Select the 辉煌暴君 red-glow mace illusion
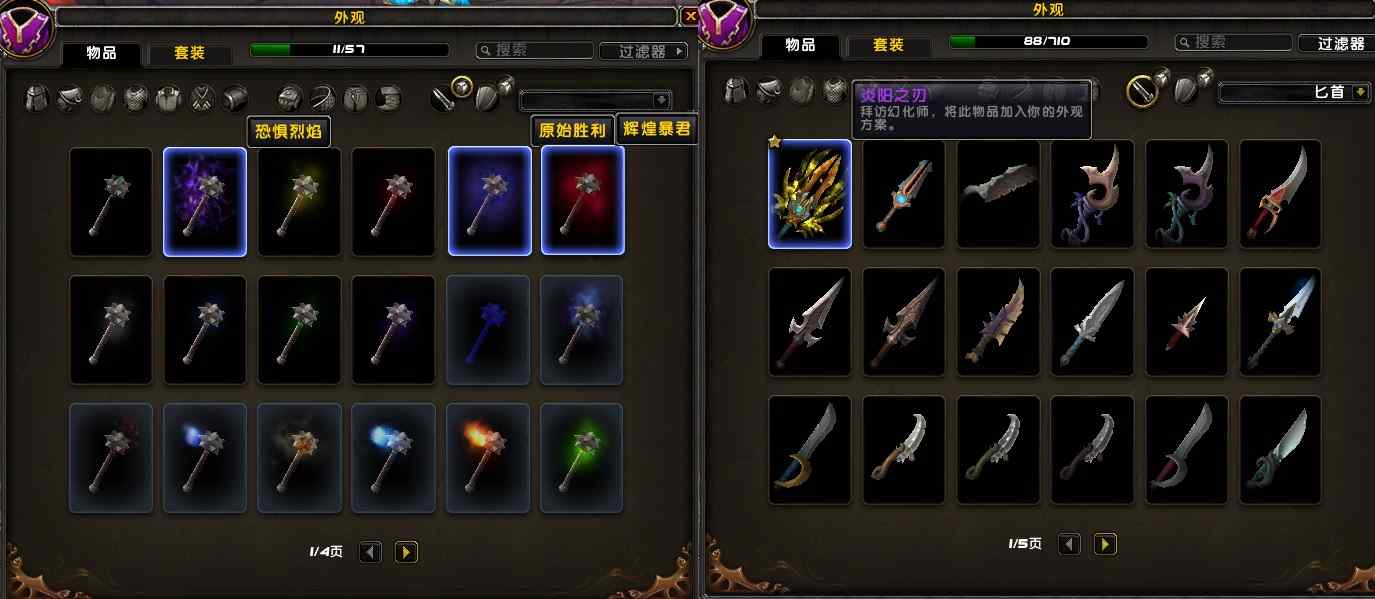Image resolution: width=1375 pixels, height=599 pixels. (583, 201)
